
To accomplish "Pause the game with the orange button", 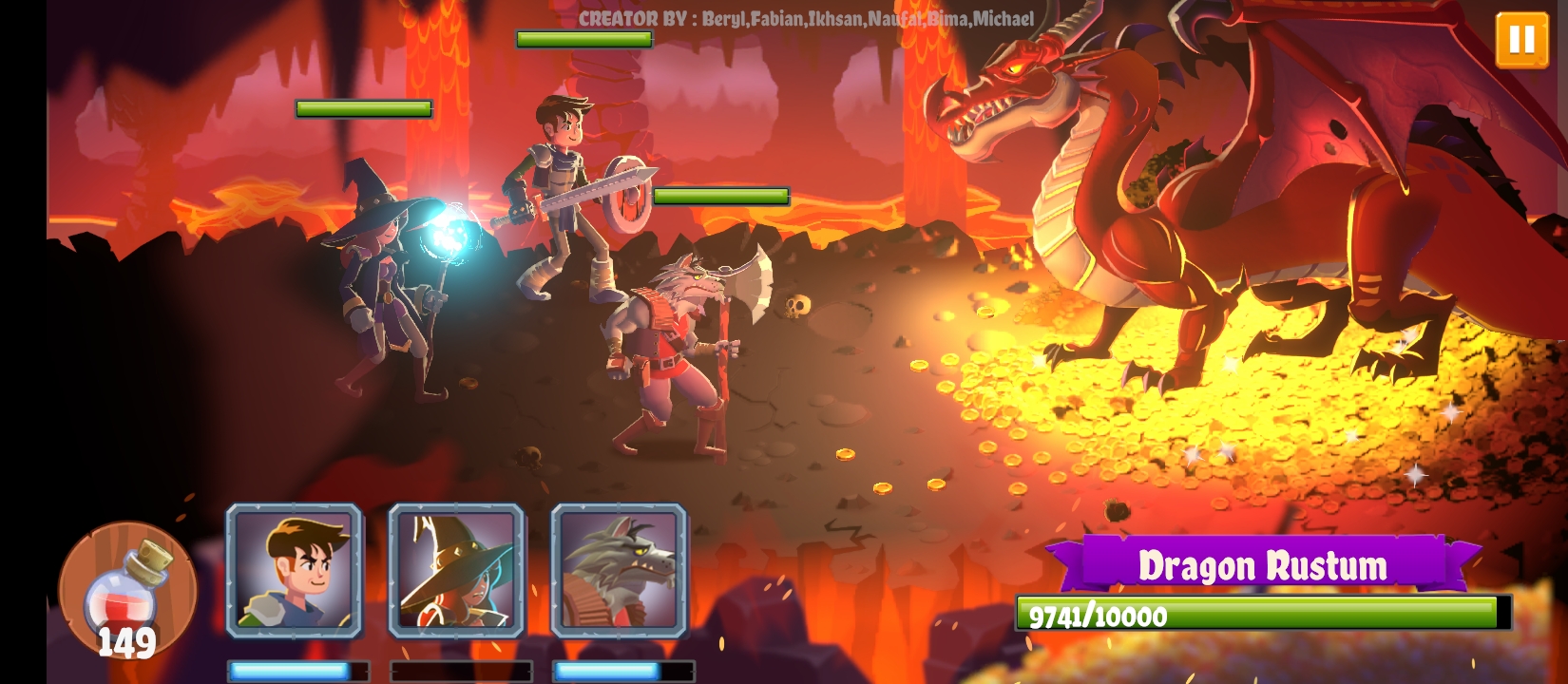I will pyautogui.click(x=1521, y=40).
